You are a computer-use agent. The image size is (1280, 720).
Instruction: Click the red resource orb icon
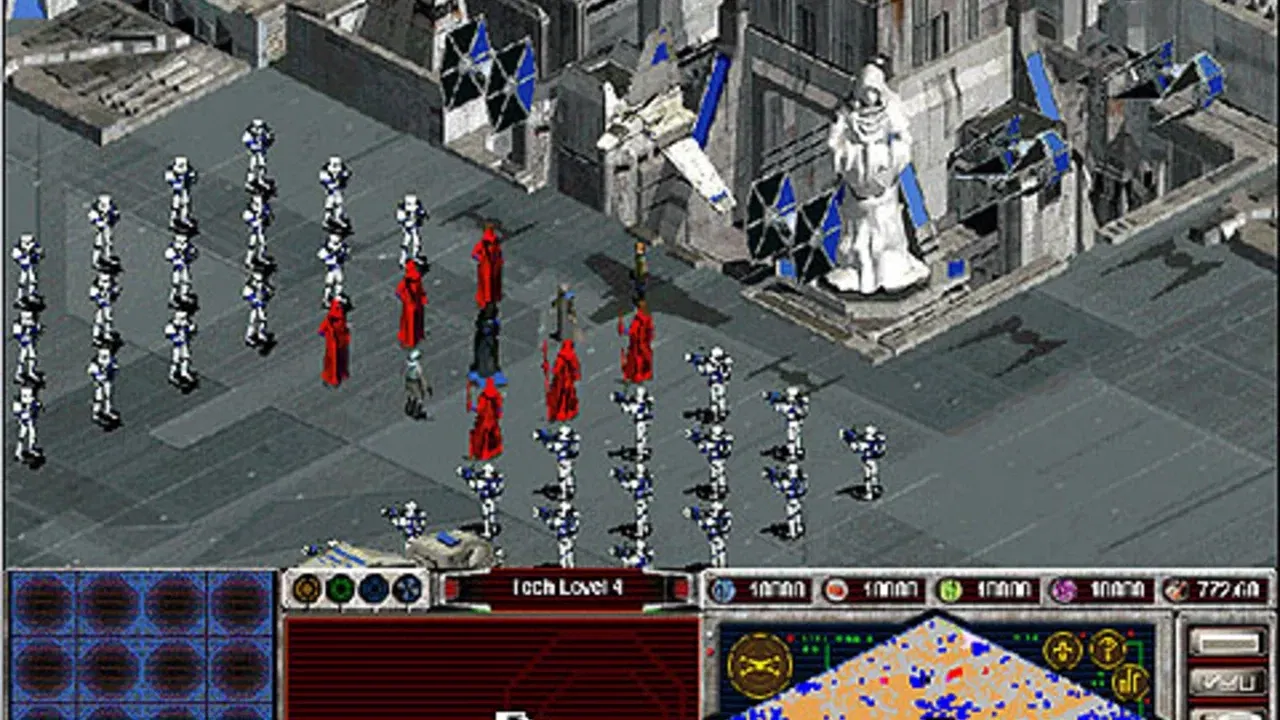(x=836, y=588)
